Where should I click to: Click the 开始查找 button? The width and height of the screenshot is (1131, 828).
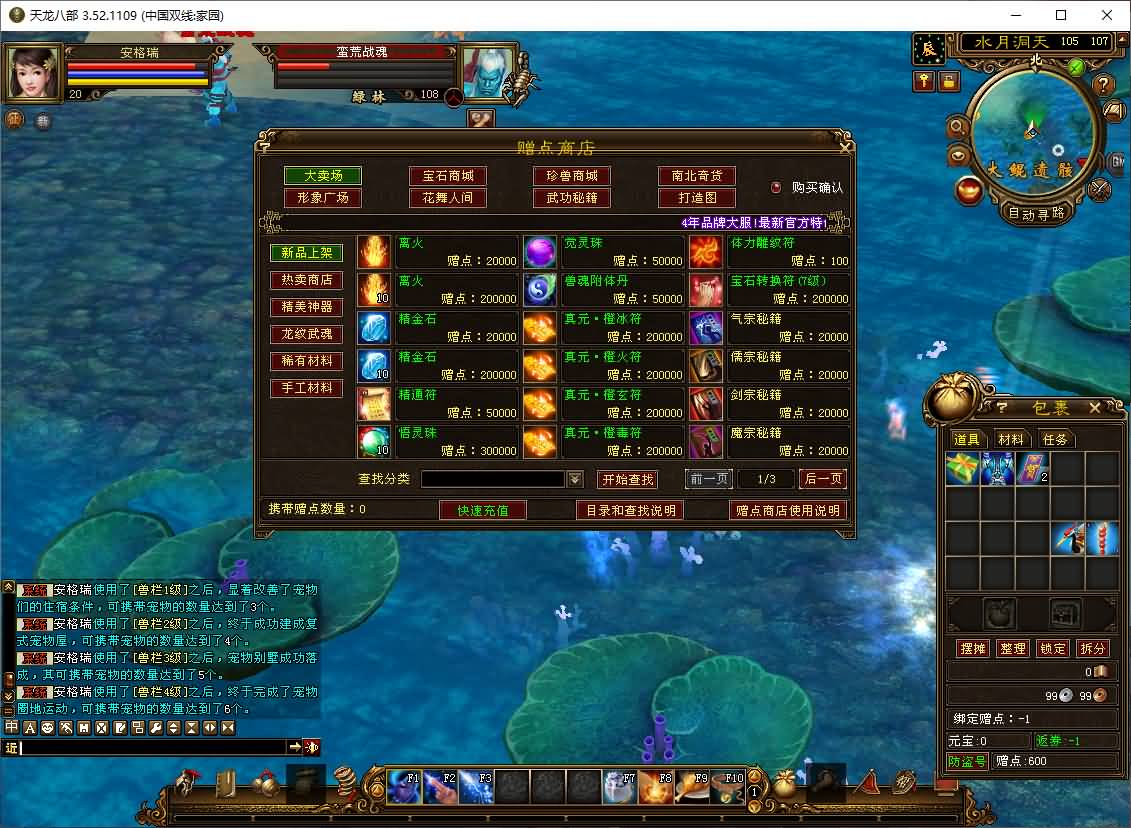pyautogui.click(x=627, y=480)
